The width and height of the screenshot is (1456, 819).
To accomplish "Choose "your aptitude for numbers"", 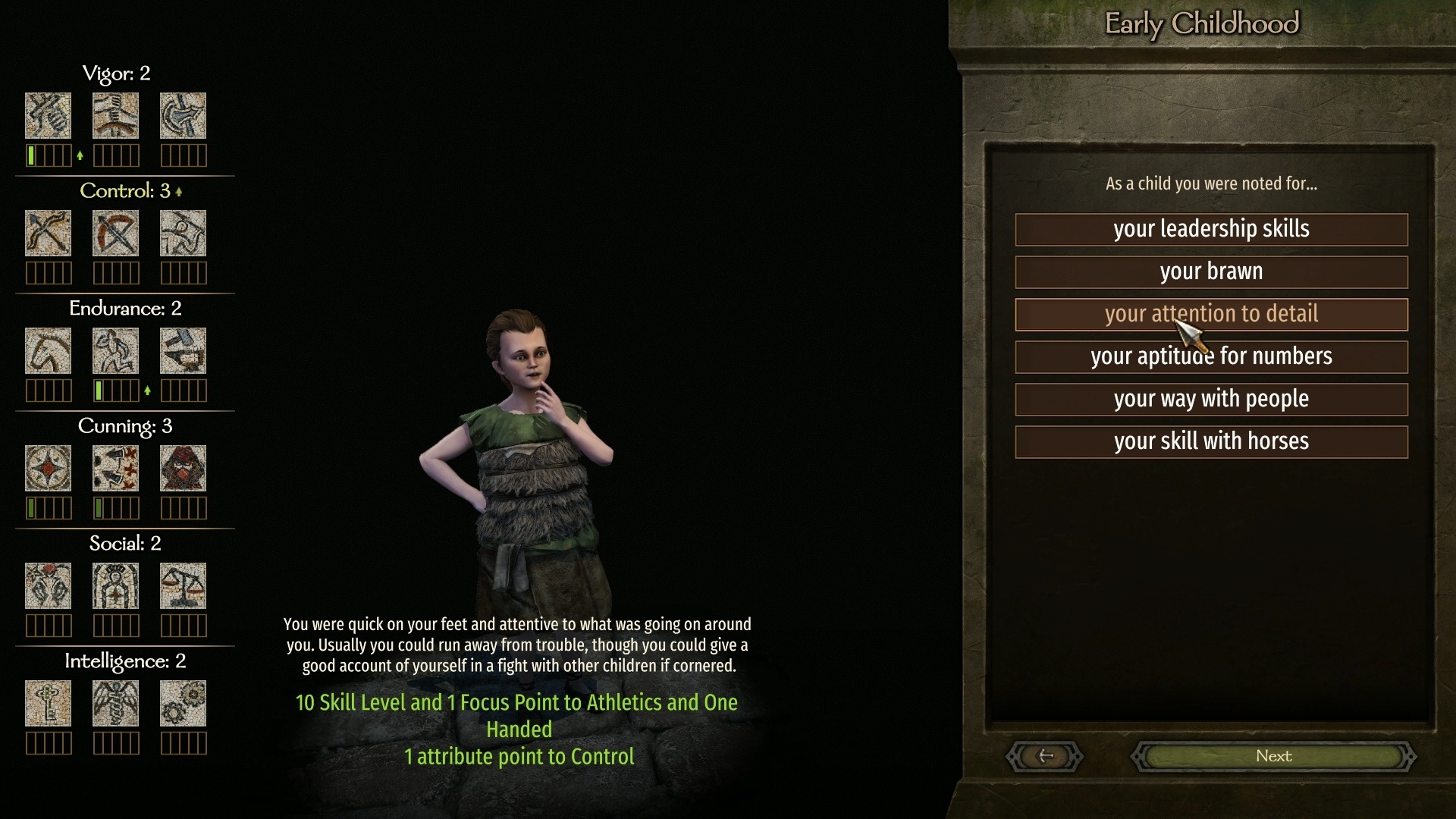I will (1211, 357).
